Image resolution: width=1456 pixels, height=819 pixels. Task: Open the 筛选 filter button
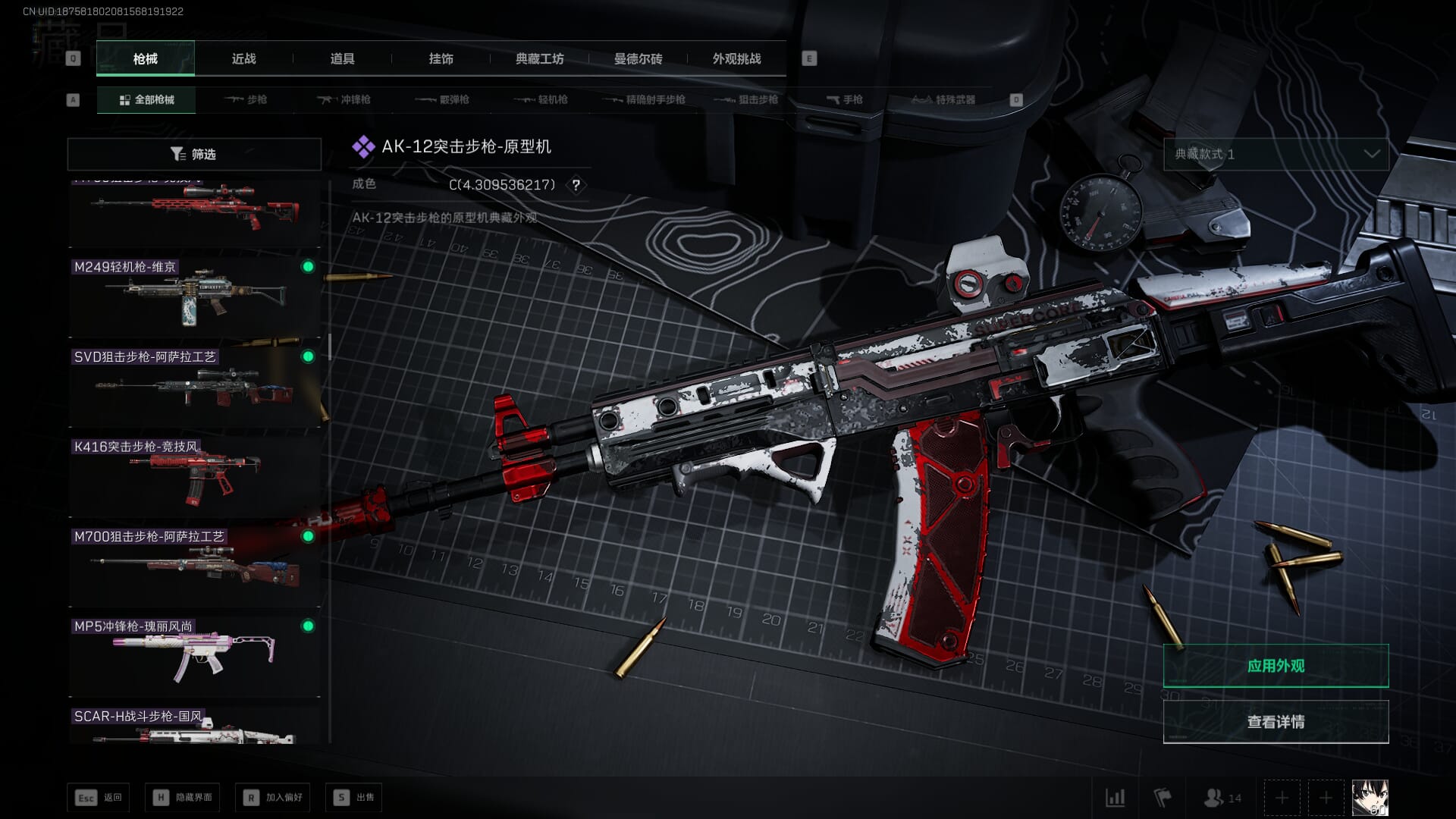pyautogui.click(x=194, y=154)
